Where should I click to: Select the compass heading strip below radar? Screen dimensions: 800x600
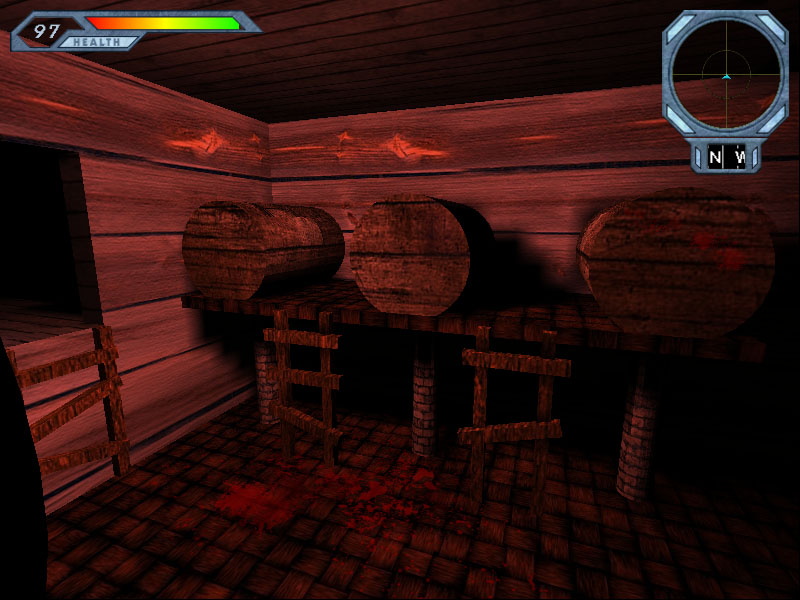pyautogui.click(x=726, y=157)
